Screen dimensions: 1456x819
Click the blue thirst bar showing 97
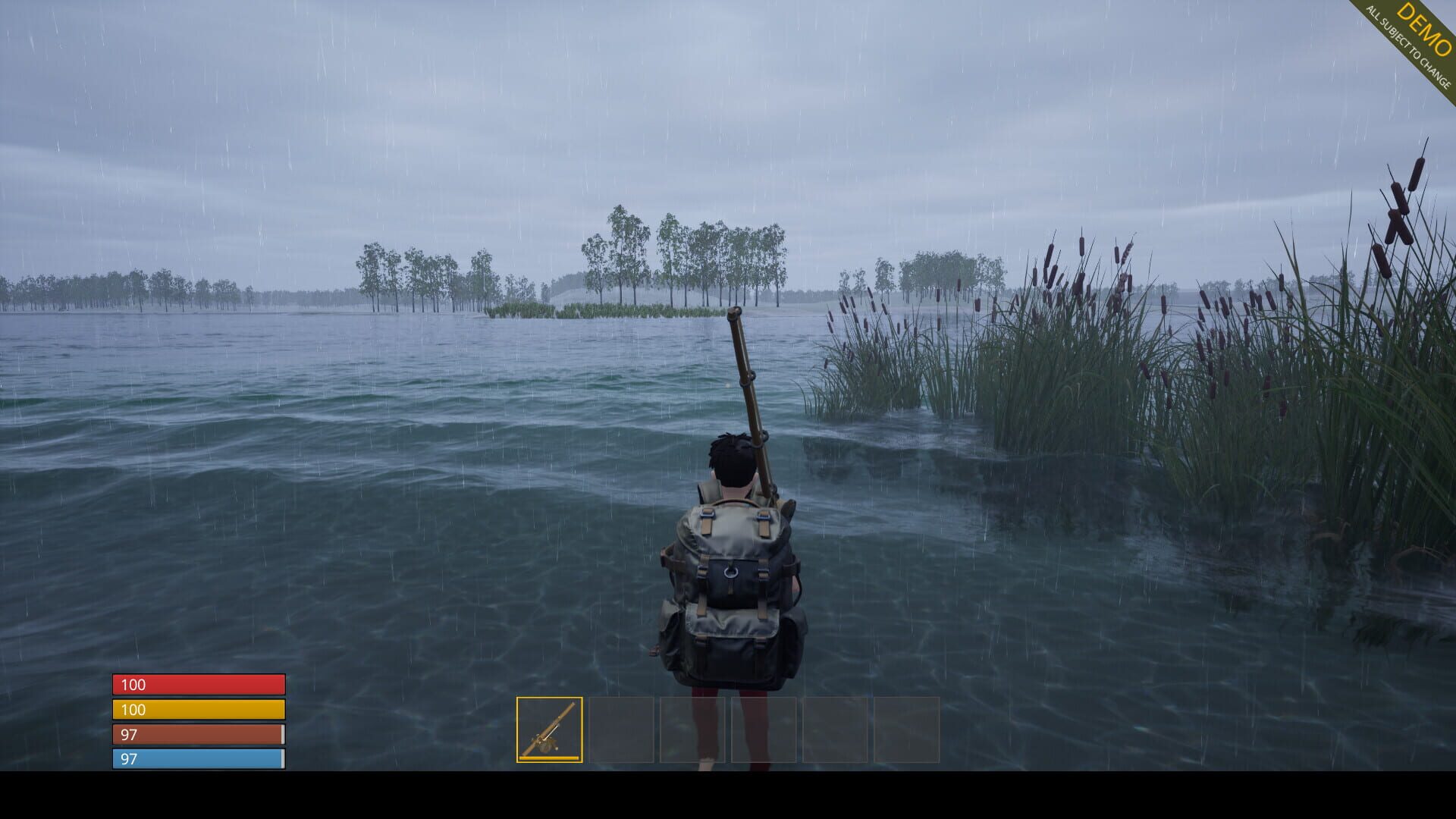coord(197,758)
